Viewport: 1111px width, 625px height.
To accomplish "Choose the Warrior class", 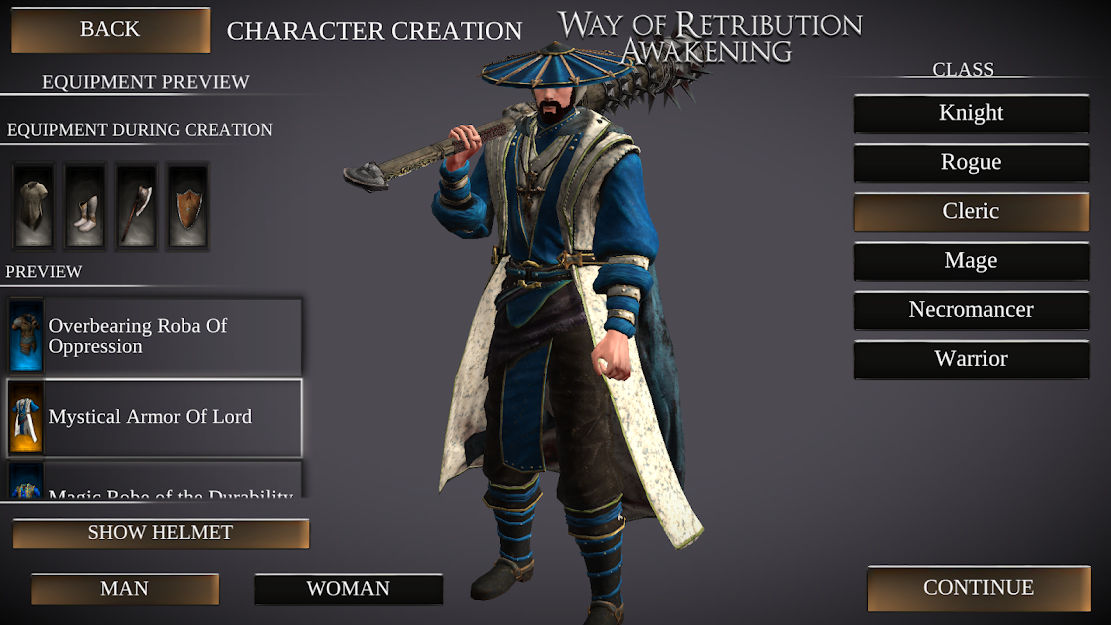I will [x=971, y=359].
